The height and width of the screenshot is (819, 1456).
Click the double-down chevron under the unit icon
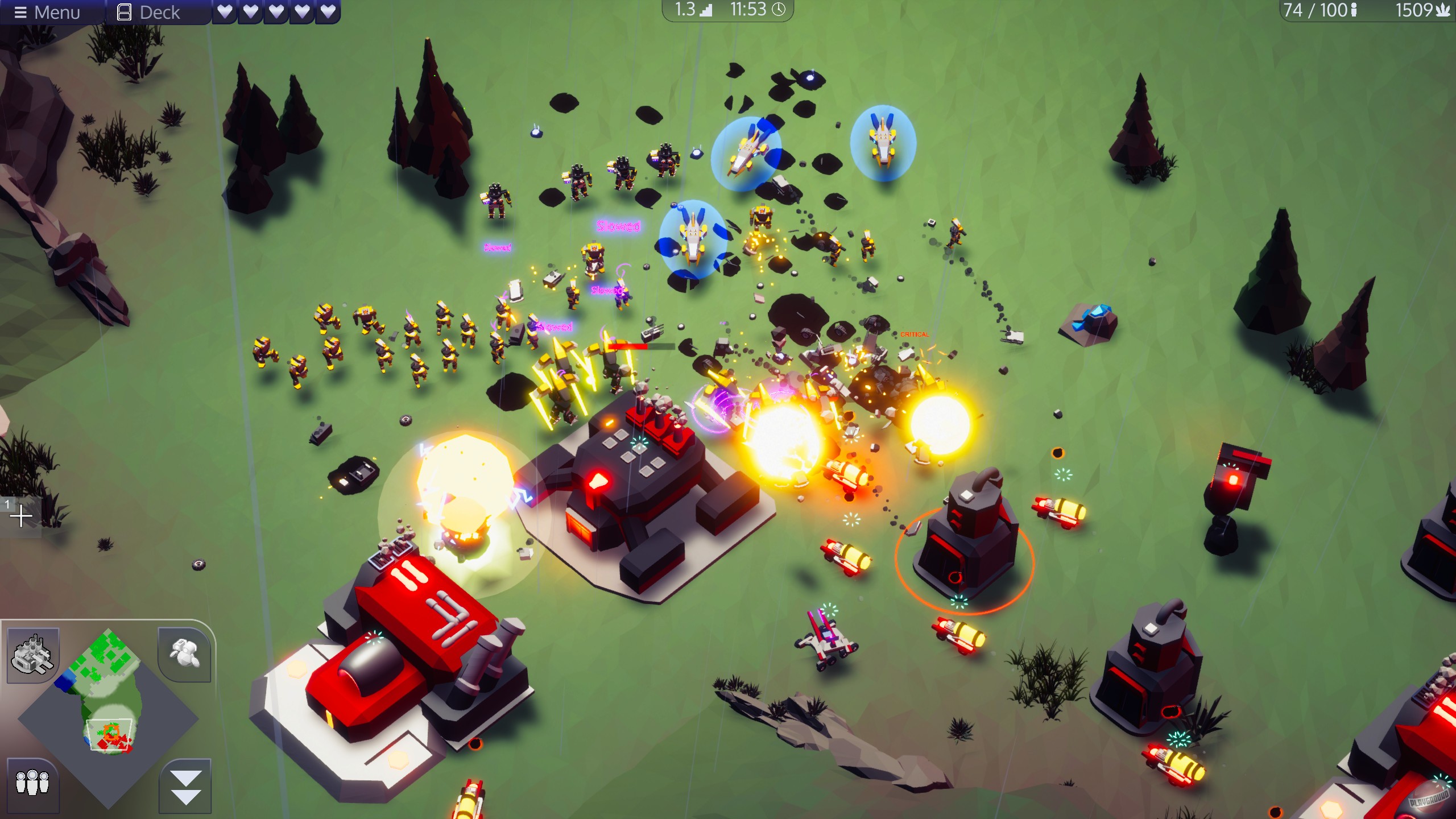(187, 788)
